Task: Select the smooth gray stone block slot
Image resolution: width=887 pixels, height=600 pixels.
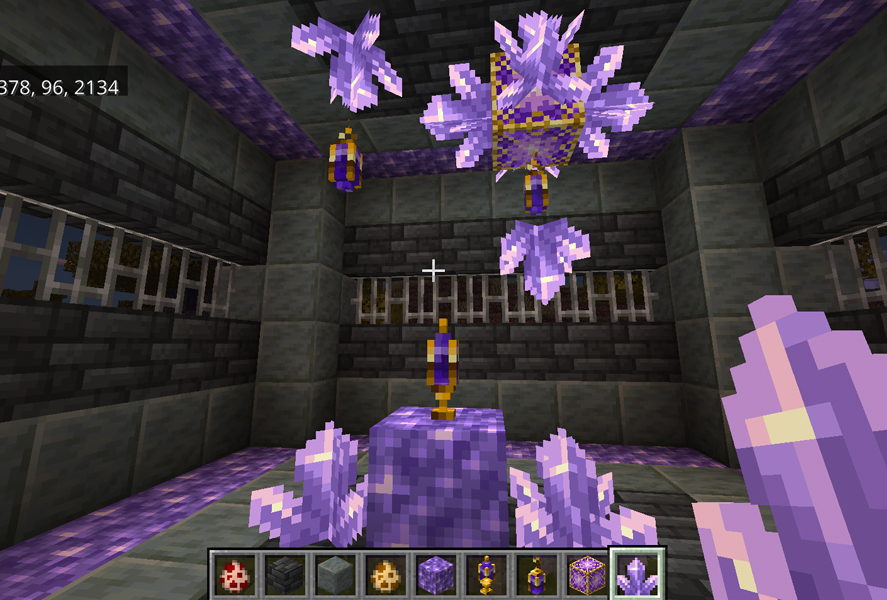Action: pyautogui.click(x=334, y=575)
